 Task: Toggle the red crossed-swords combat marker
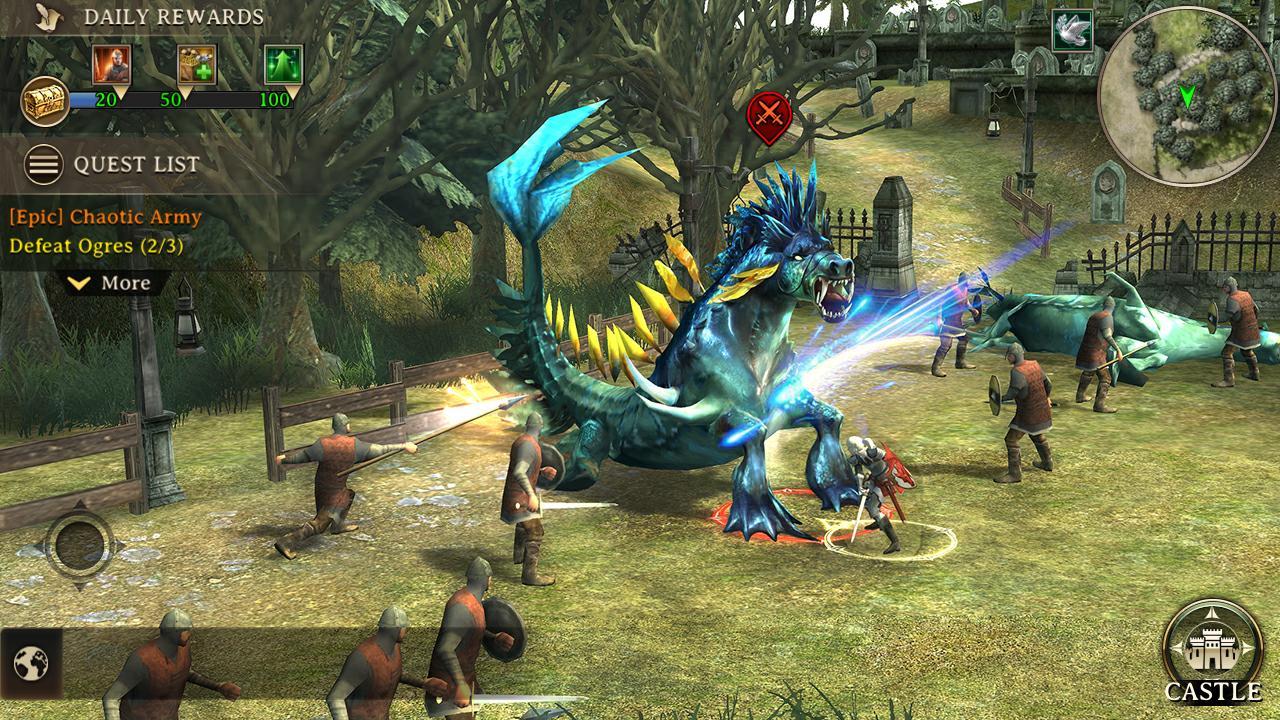coord(768,115)
